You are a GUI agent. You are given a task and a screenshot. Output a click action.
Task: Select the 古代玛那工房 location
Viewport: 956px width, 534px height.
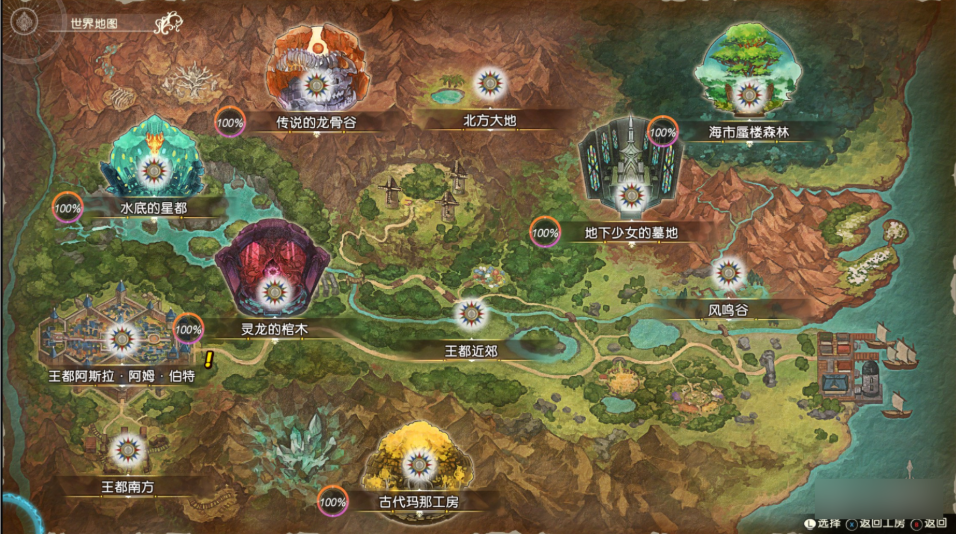[x=417, y=464]
